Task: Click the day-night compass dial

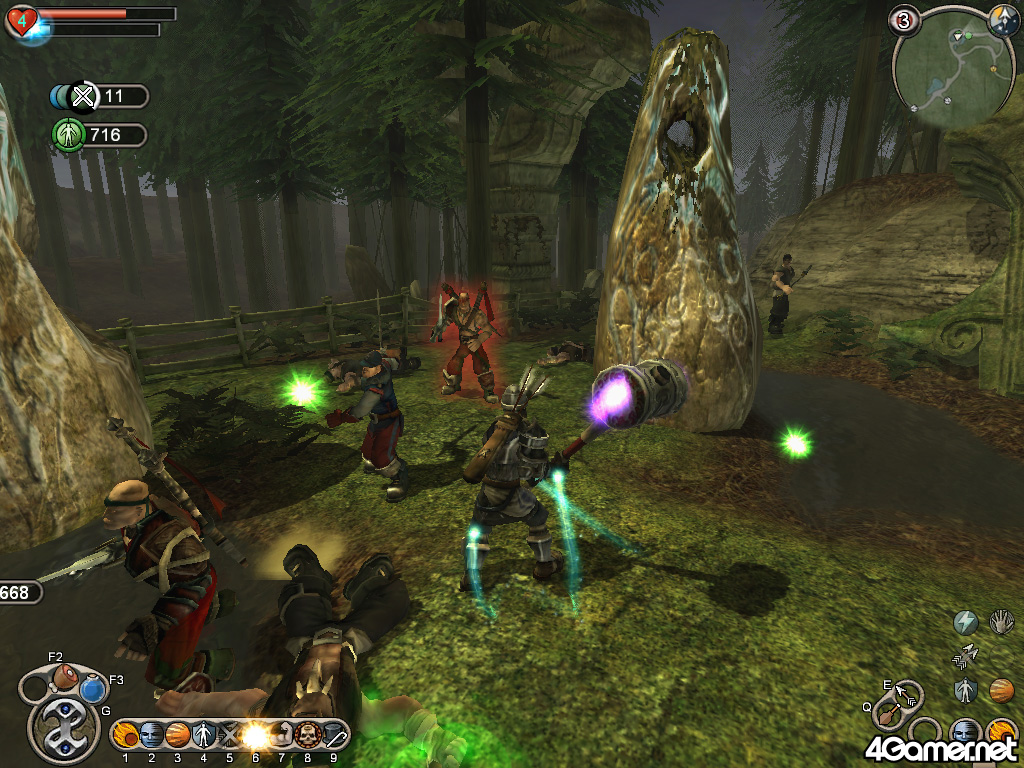Action: click(x=1003, y=19)
